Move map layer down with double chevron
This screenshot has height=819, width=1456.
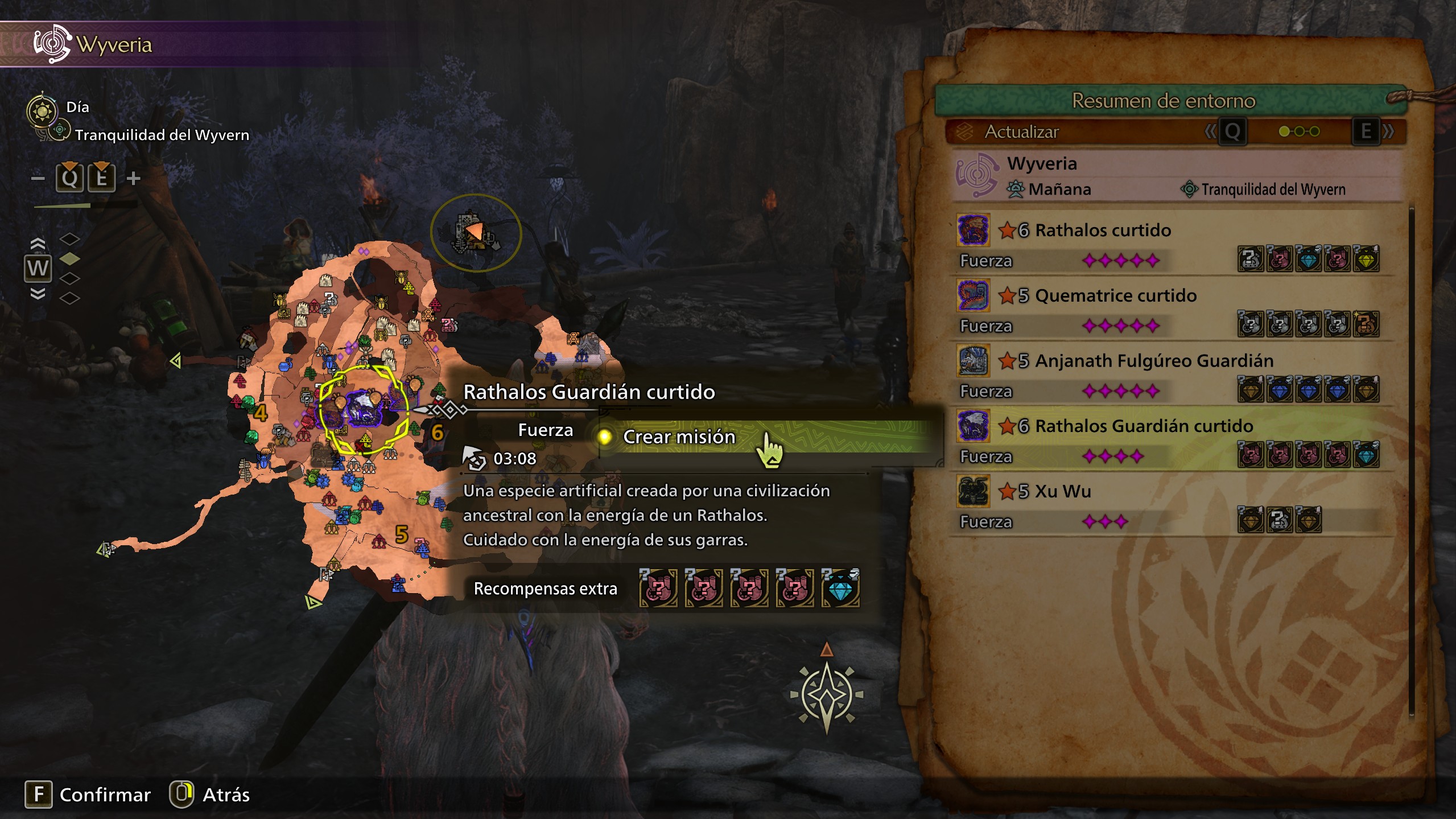click(38, 294)
